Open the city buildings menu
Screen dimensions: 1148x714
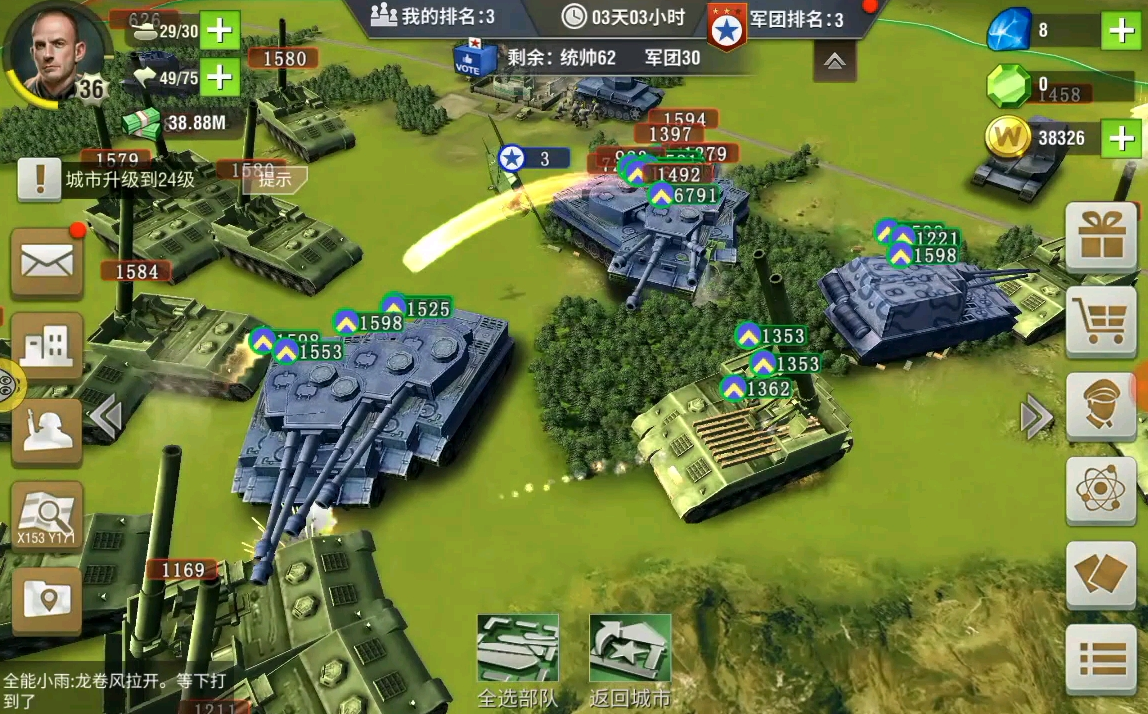coord(46,346)
